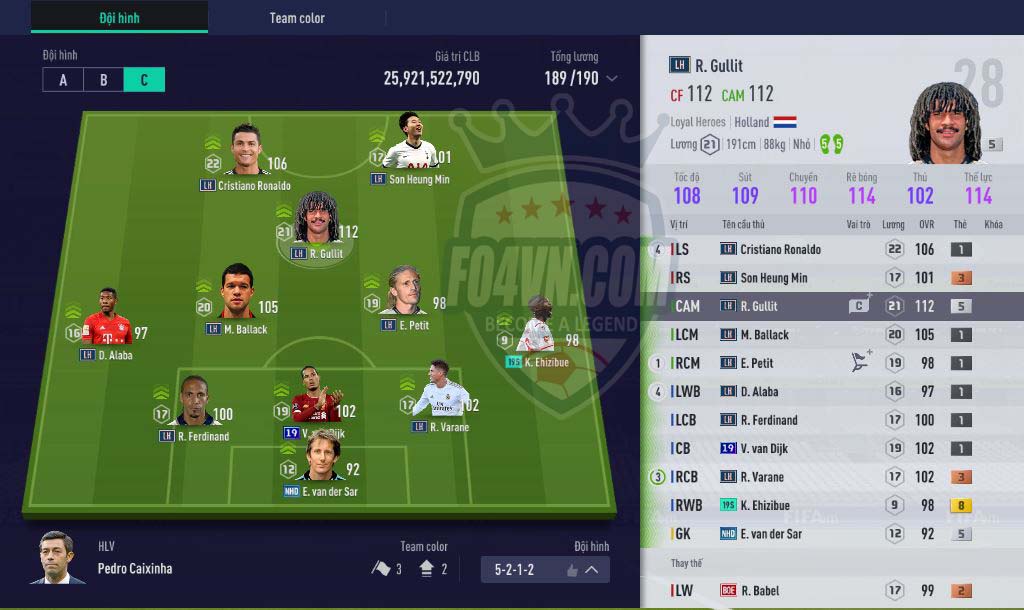Select squad preset B
This screenshot has height=610, width=1024.
pyautogui.click(x=104, y=80)
